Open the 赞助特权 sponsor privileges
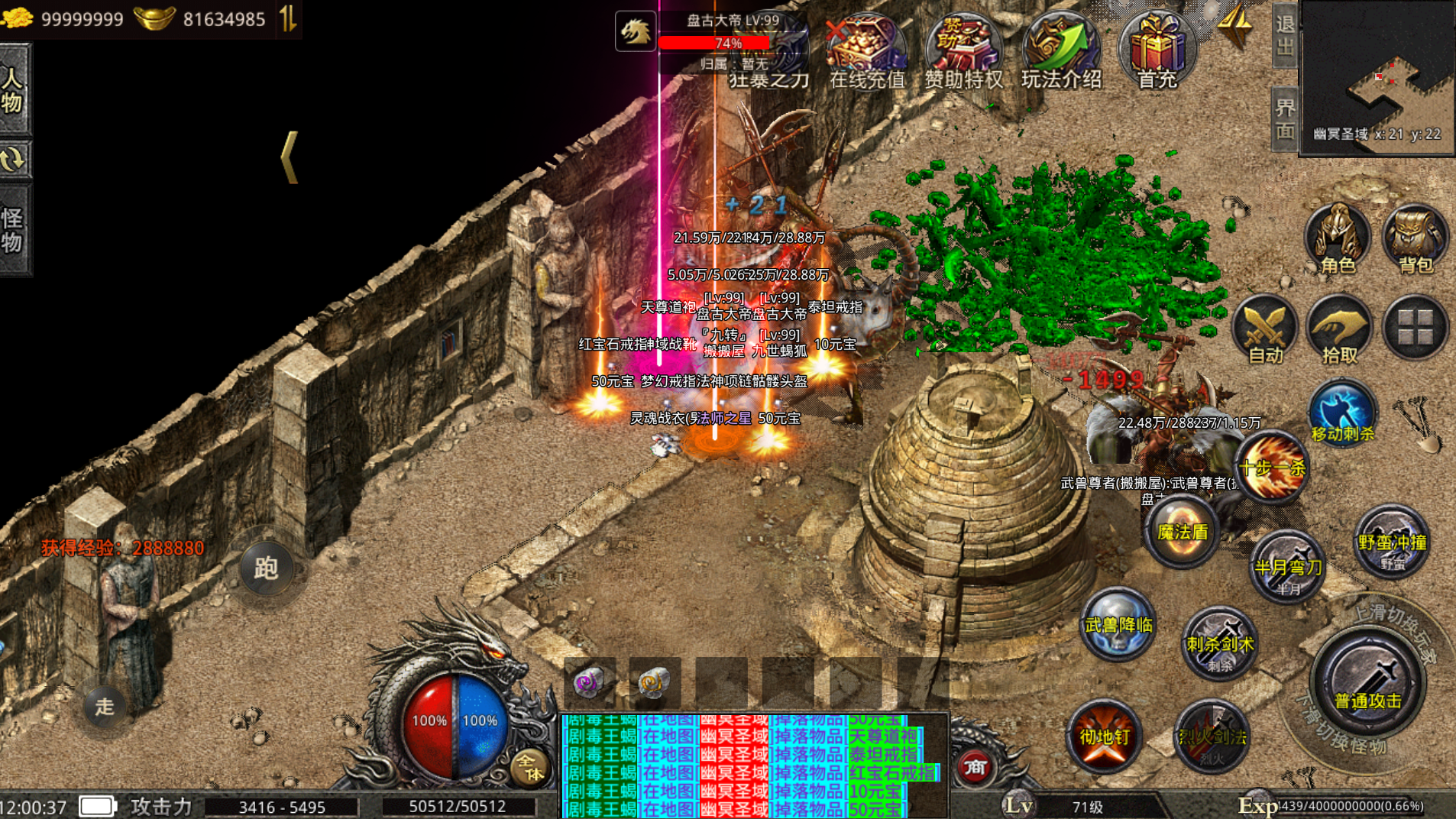 pos(963,50)
